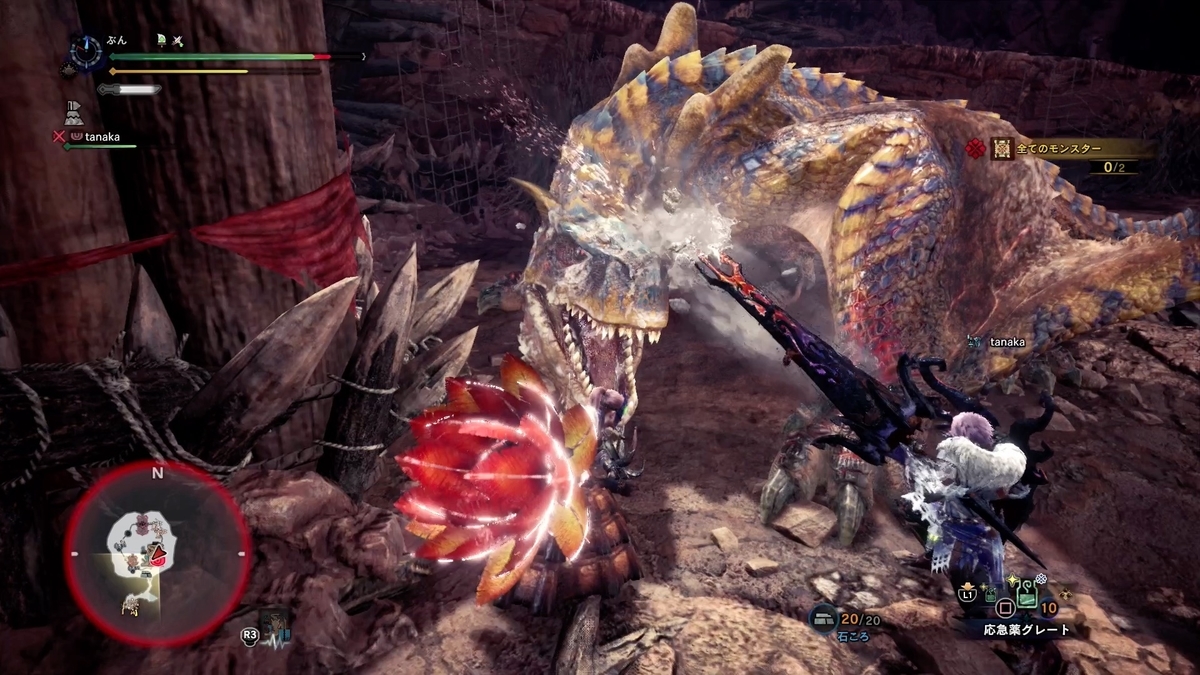The image size is (1200, 675).
Task: Click the red monster marker on the minimap
Action: pos(155,553)
